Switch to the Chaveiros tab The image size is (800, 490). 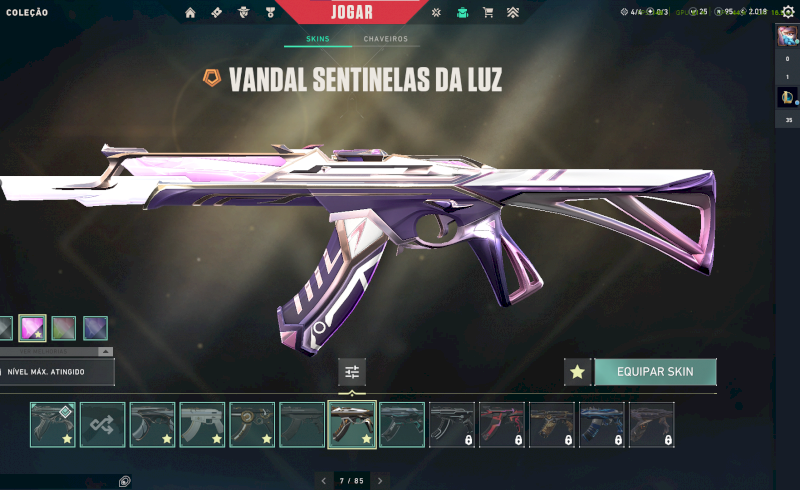pyautogui.click(x=385, y=39)
